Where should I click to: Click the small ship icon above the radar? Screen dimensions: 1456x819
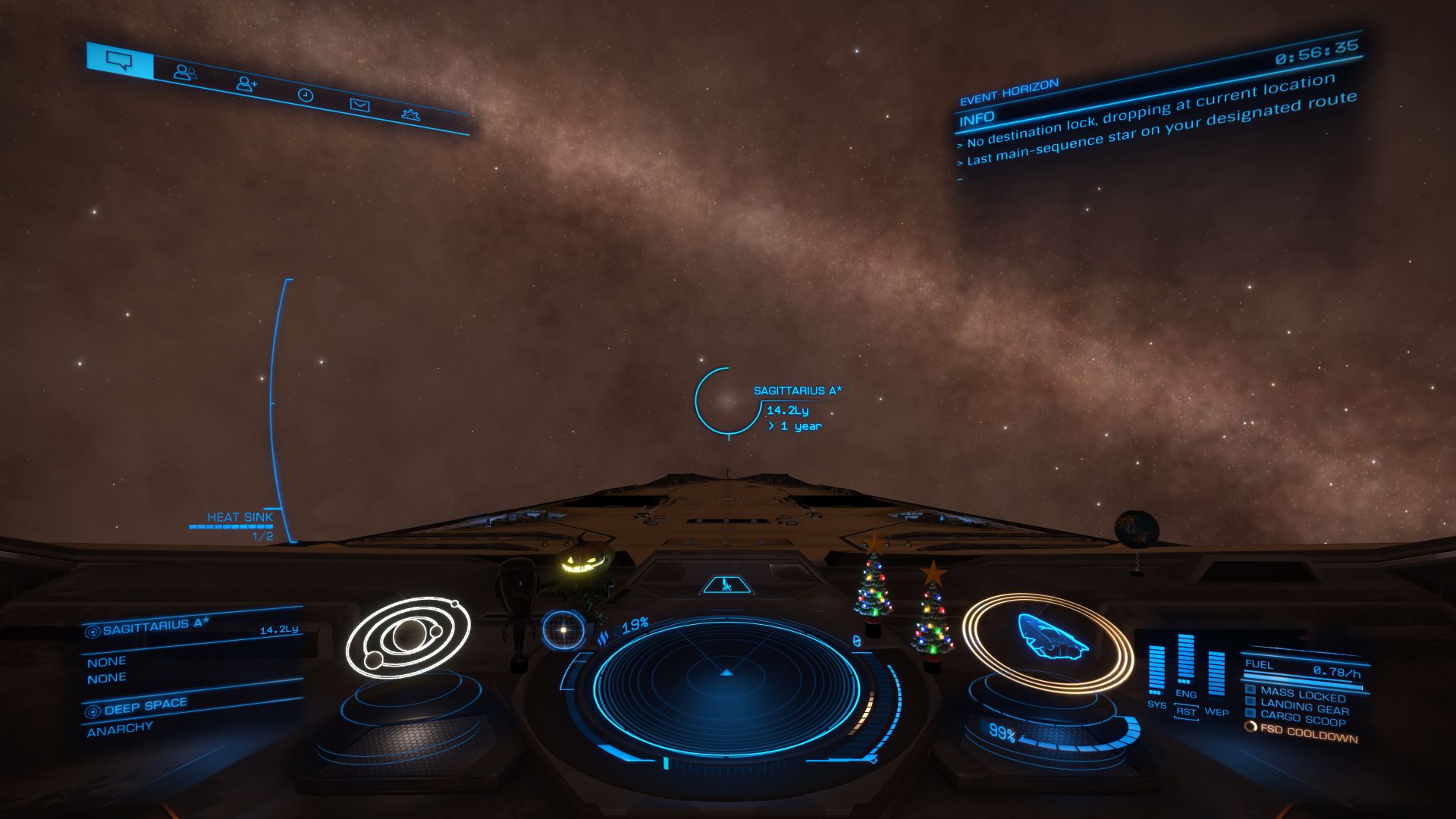tap(726, 585)
